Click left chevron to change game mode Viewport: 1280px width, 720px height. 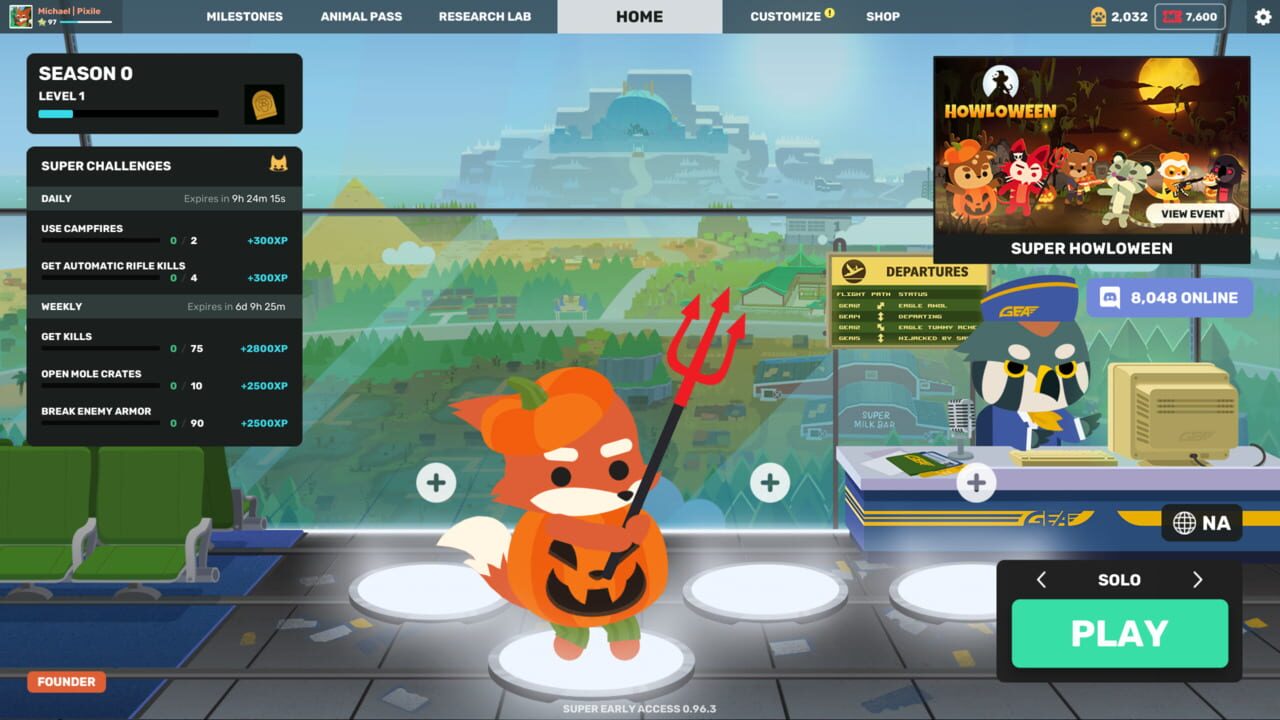pyautogui.click(x=1041, y=580)
